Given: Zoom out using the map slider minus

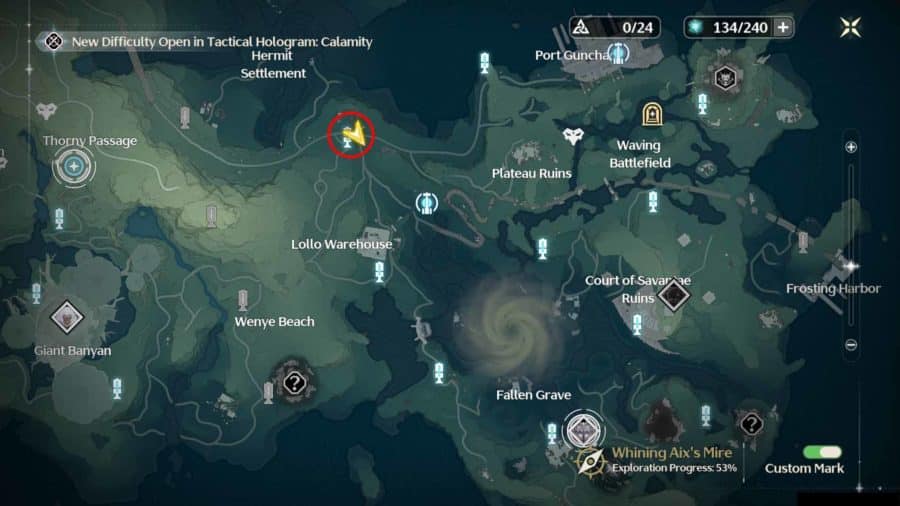Looking at the screenshot, I should 851,345.
